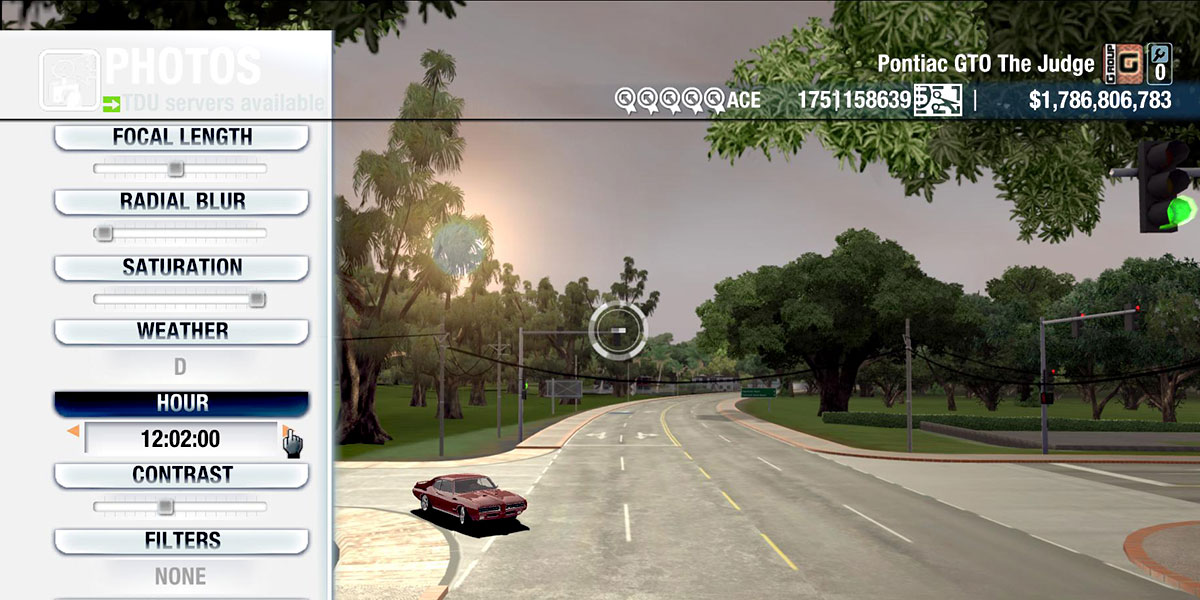Viewport: 1200px width, 600px height.
Task: Choose the Radial Blur option
Action: tap(181, 201)
